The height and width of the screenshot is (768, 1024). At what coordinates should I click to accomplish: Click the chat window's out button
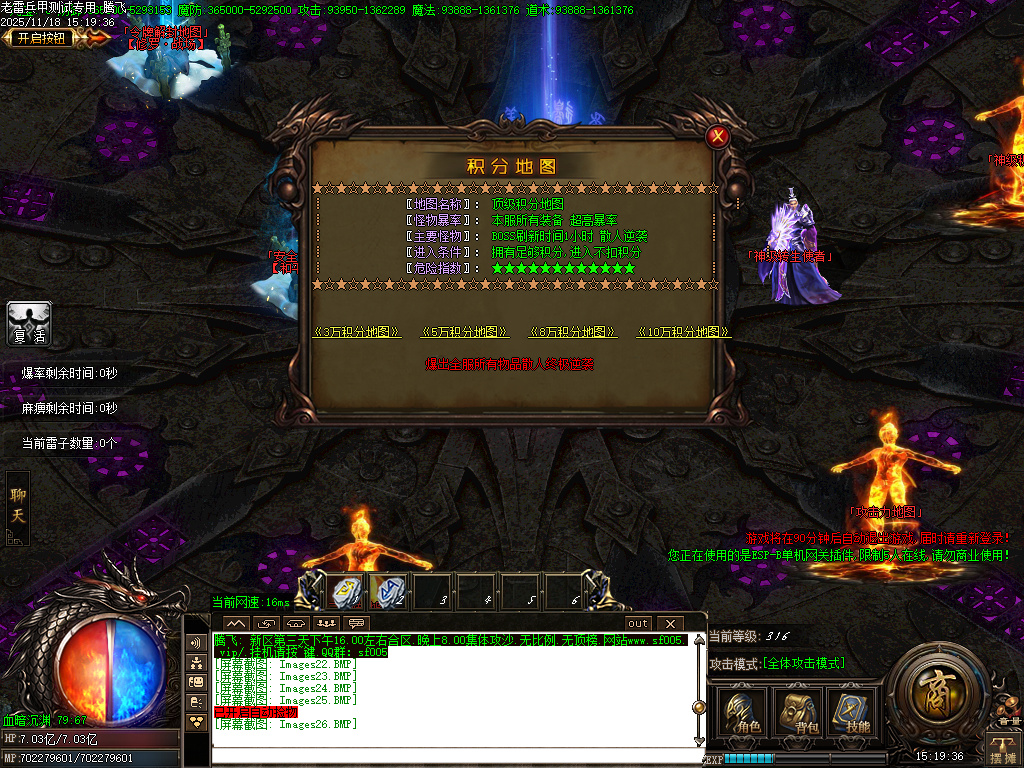point(638,624)
